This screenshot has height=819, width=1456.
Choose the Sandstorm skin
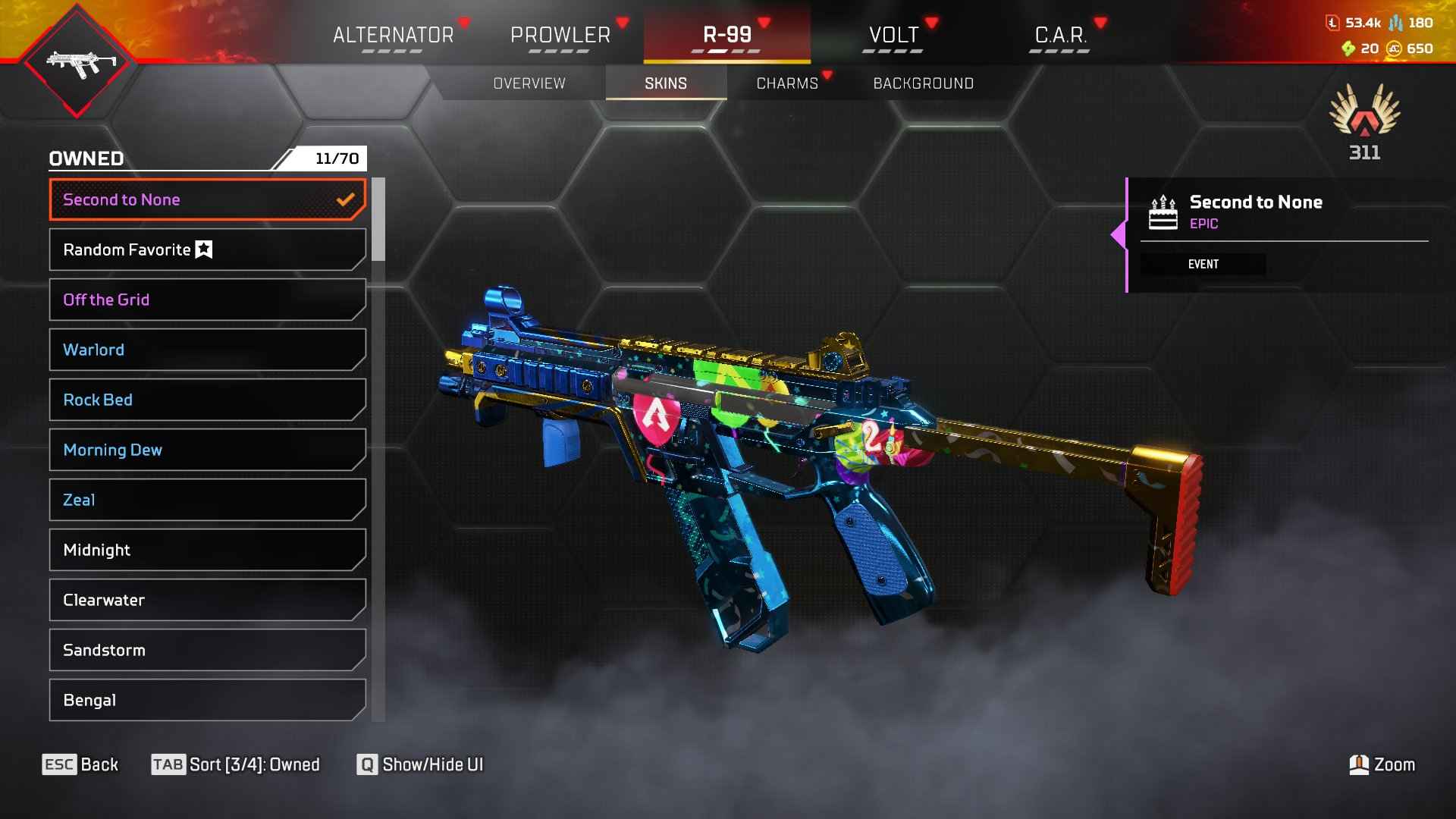tap(207, 650)
